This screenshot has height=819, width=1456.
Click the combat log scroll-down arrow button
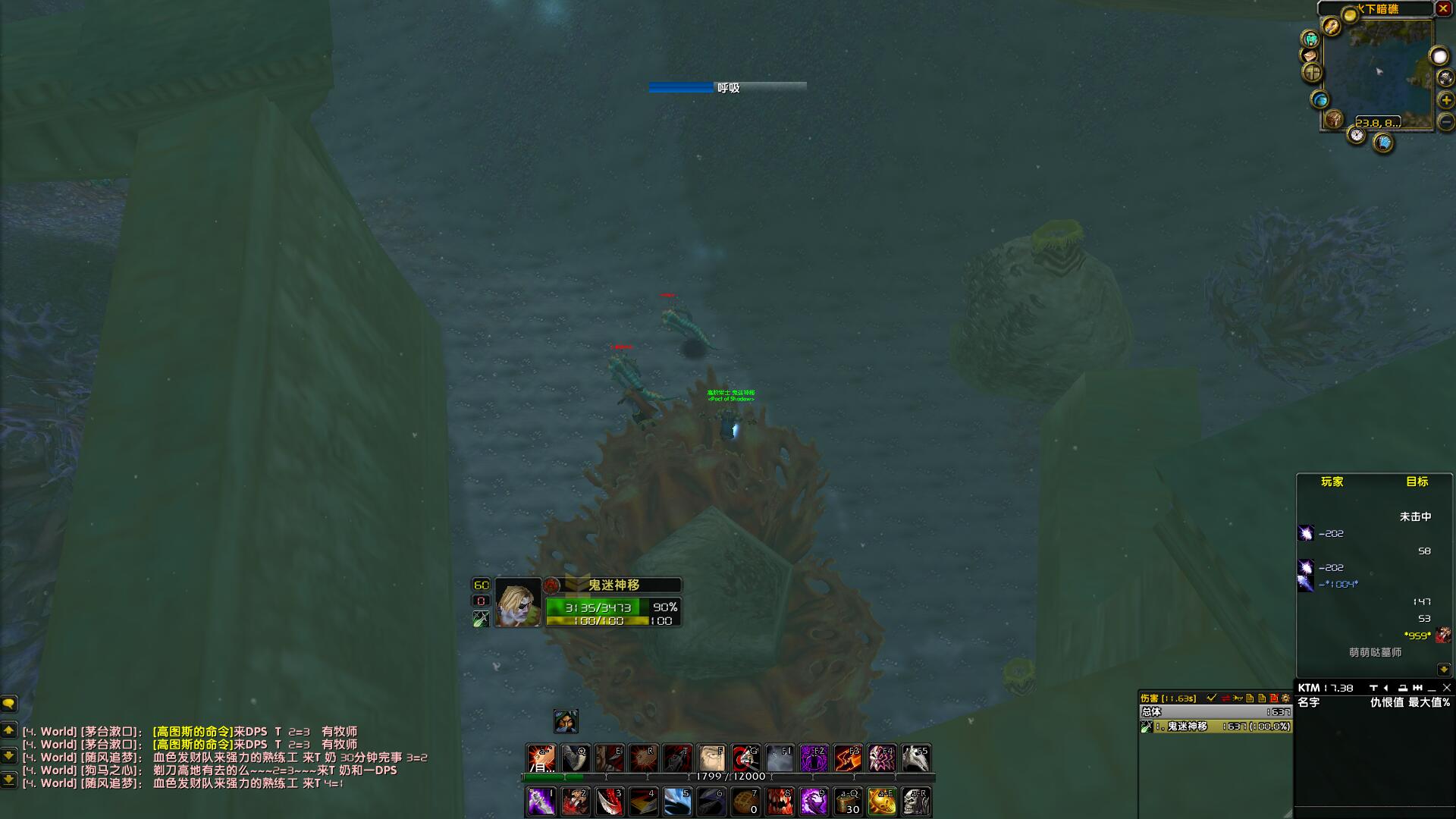point(1443,670)
